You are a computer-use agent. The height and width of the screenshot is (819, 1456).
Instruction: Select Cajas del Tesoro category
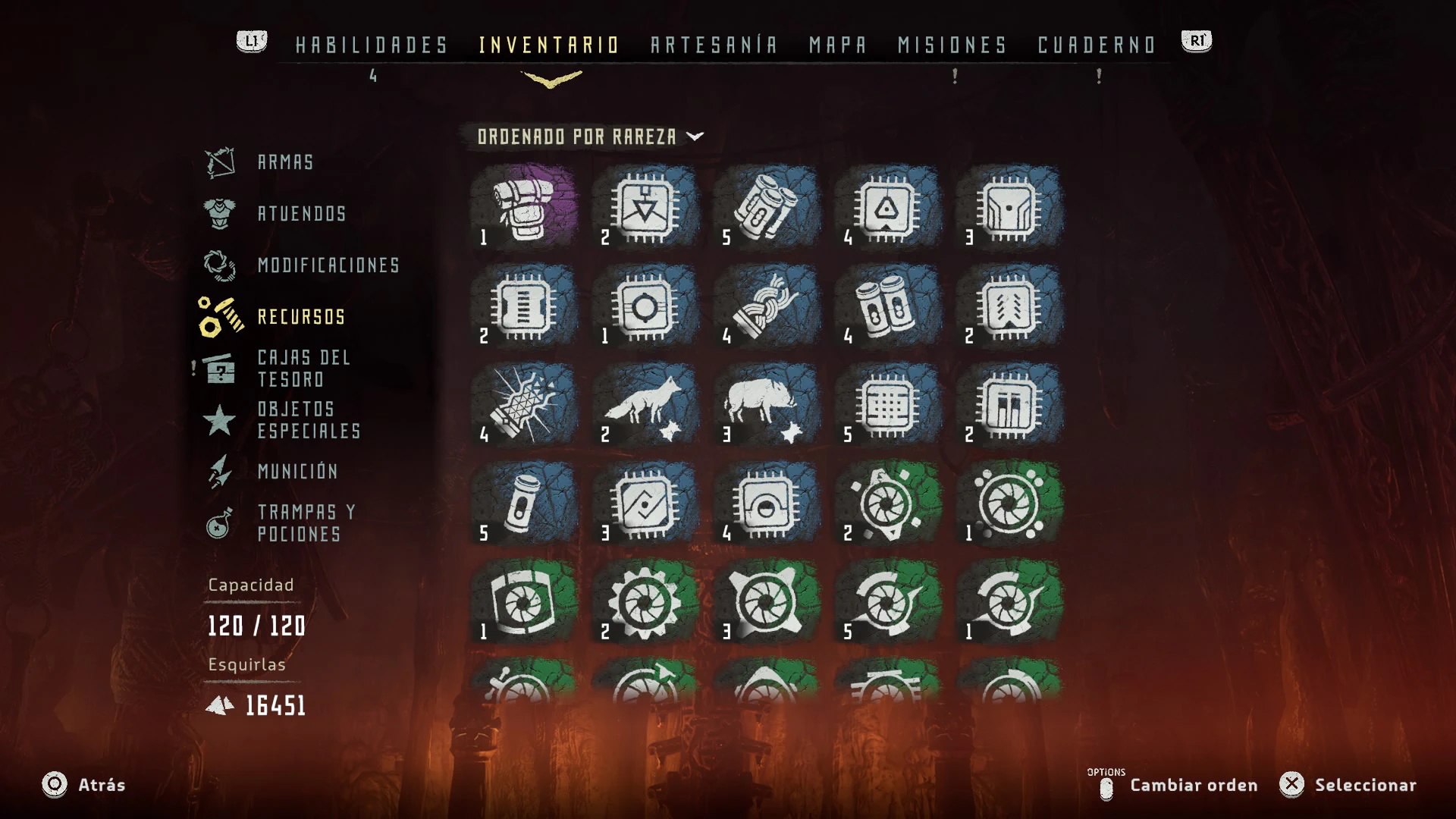(x=303, y=369)
